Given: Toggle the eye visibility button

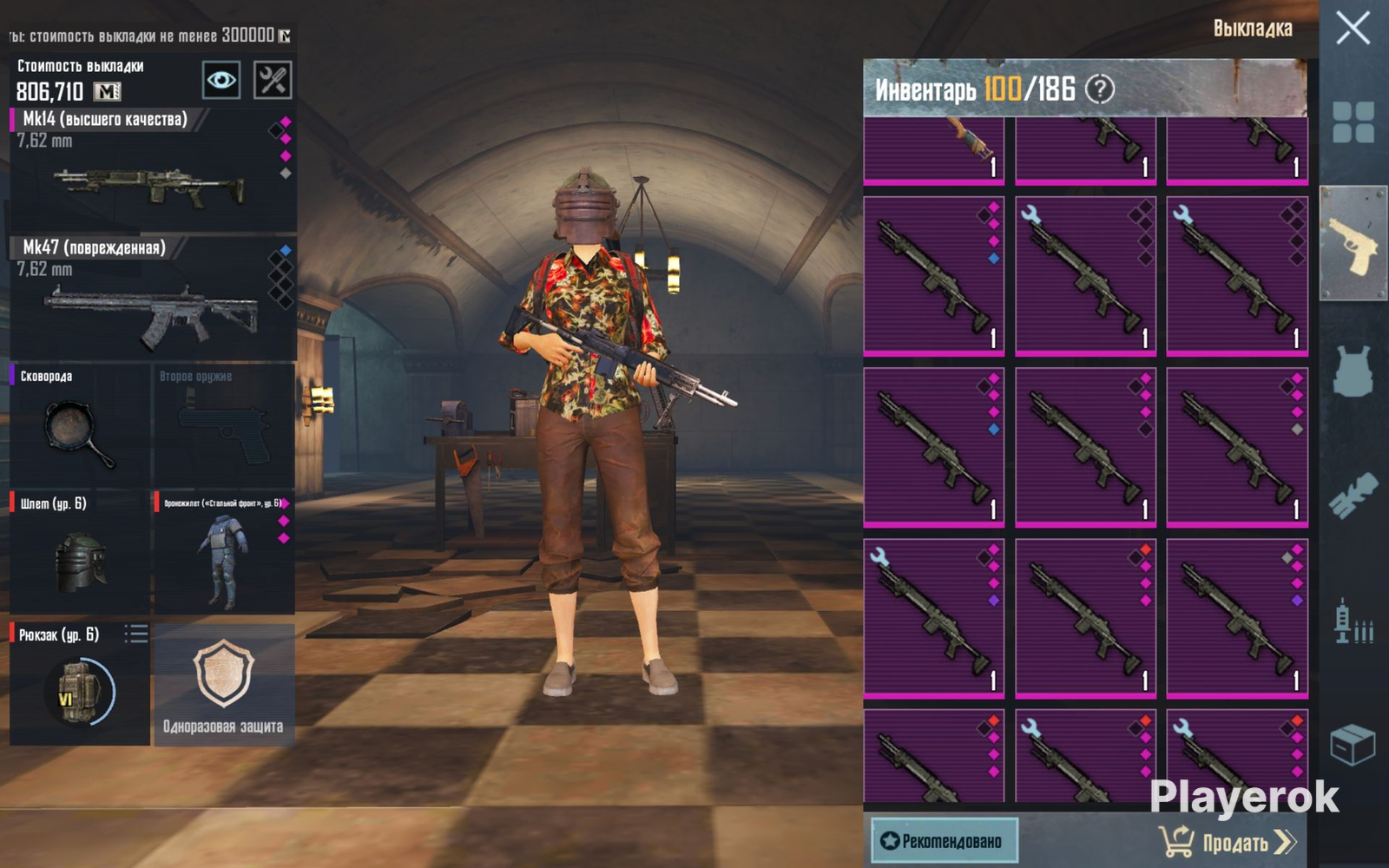Looking at the screenshot, I should [221, 81].
